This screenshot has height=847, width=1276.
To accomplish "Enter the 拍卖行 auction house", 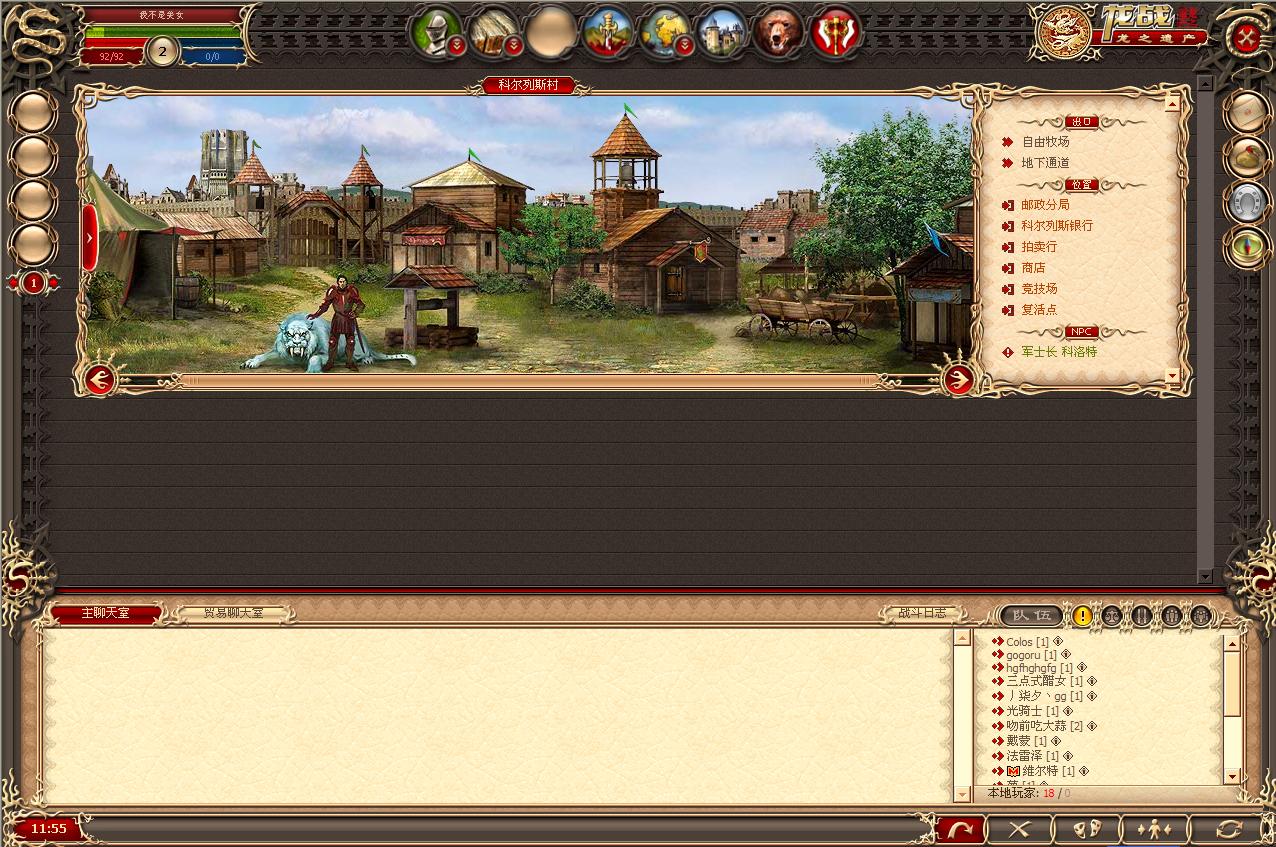I will pyautogui.click(x=1039, y=247).
